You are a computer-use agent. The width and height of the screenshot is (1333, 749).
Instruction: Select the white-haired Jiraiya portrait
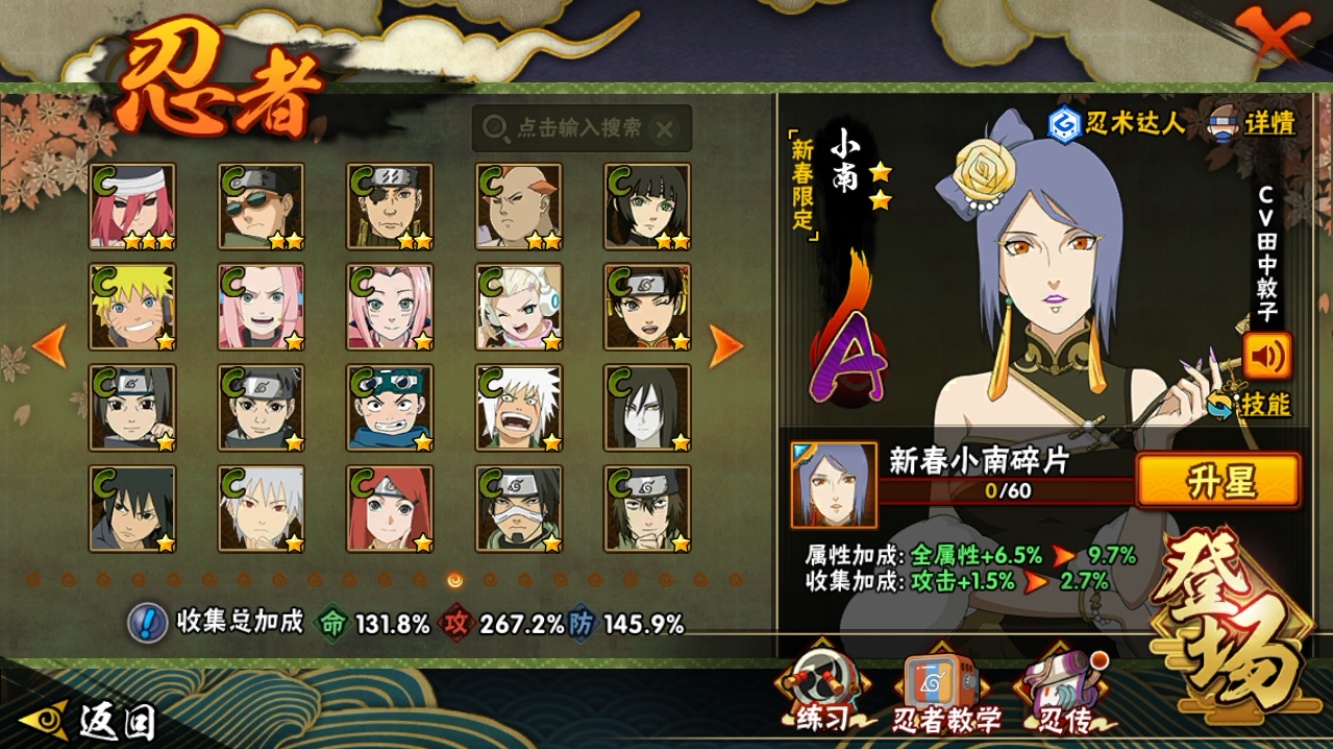[x=518, y=408]
